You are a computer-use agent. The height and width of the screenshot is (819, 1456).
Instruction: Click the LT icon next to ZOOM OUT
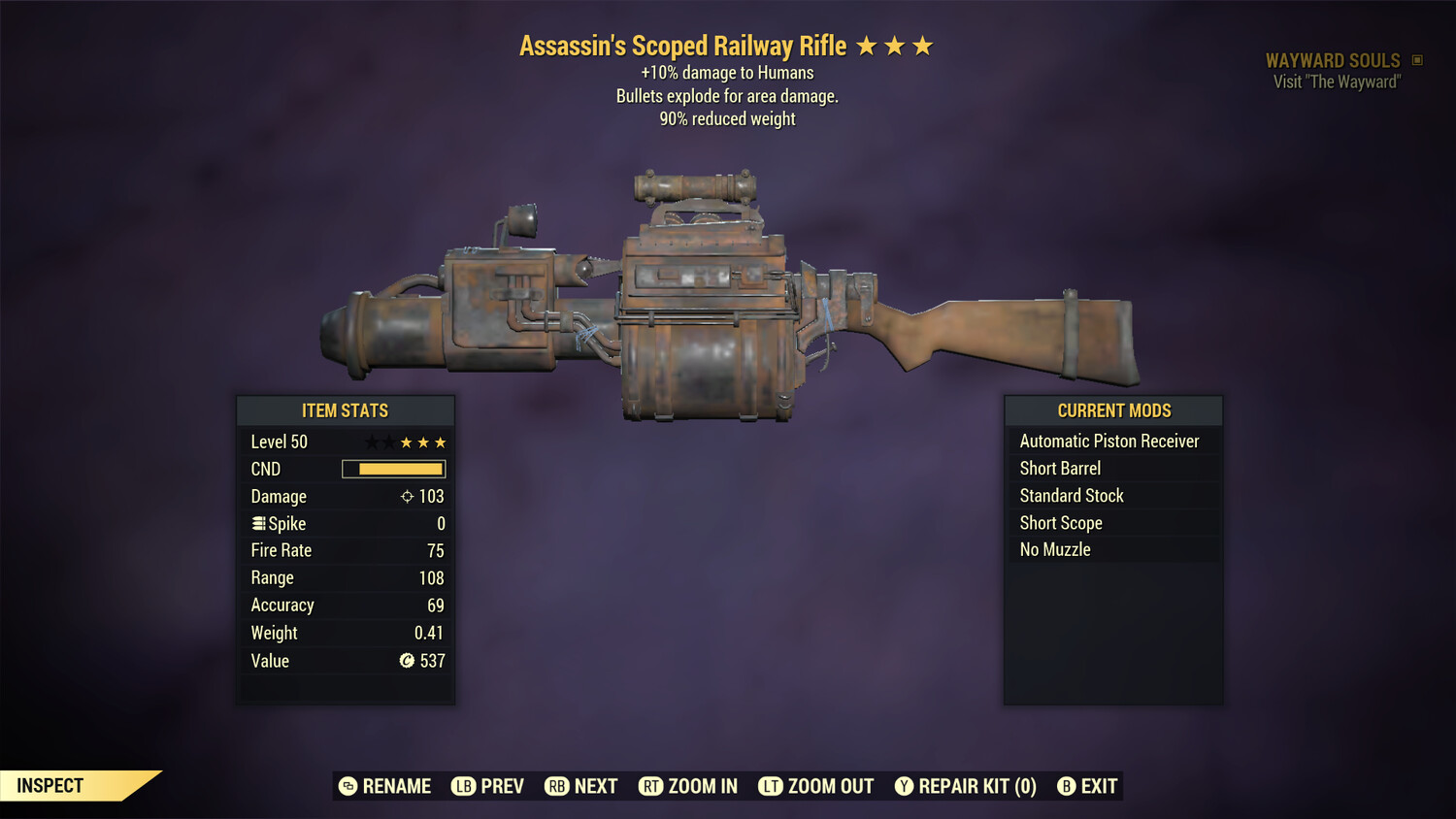coord(770,786)
